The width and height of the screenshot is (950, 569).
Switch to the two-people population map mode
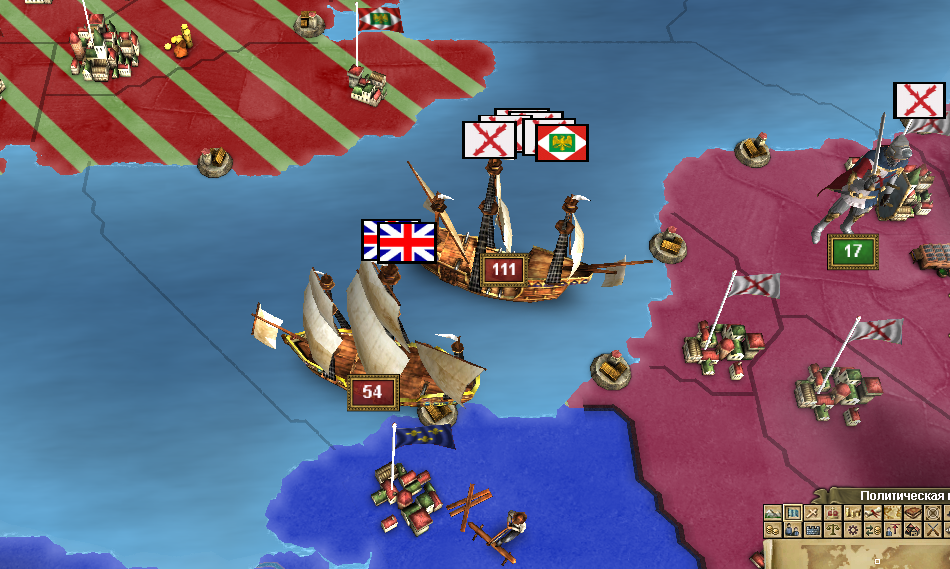[793, 530]
